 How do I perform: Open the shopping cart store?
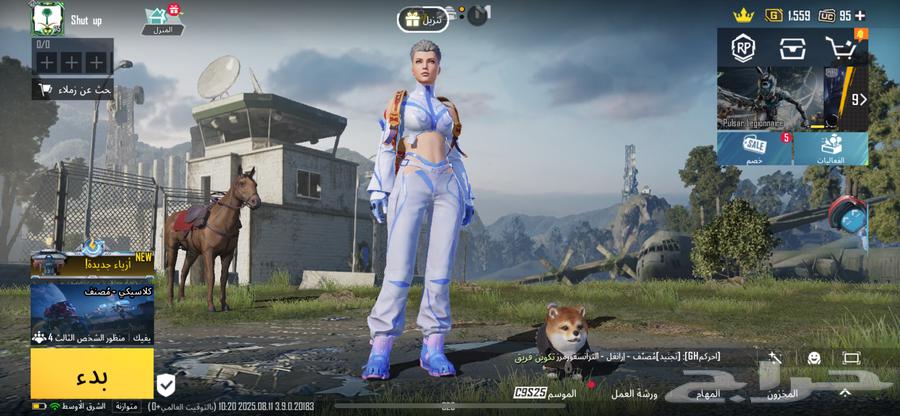pos(841,47)
